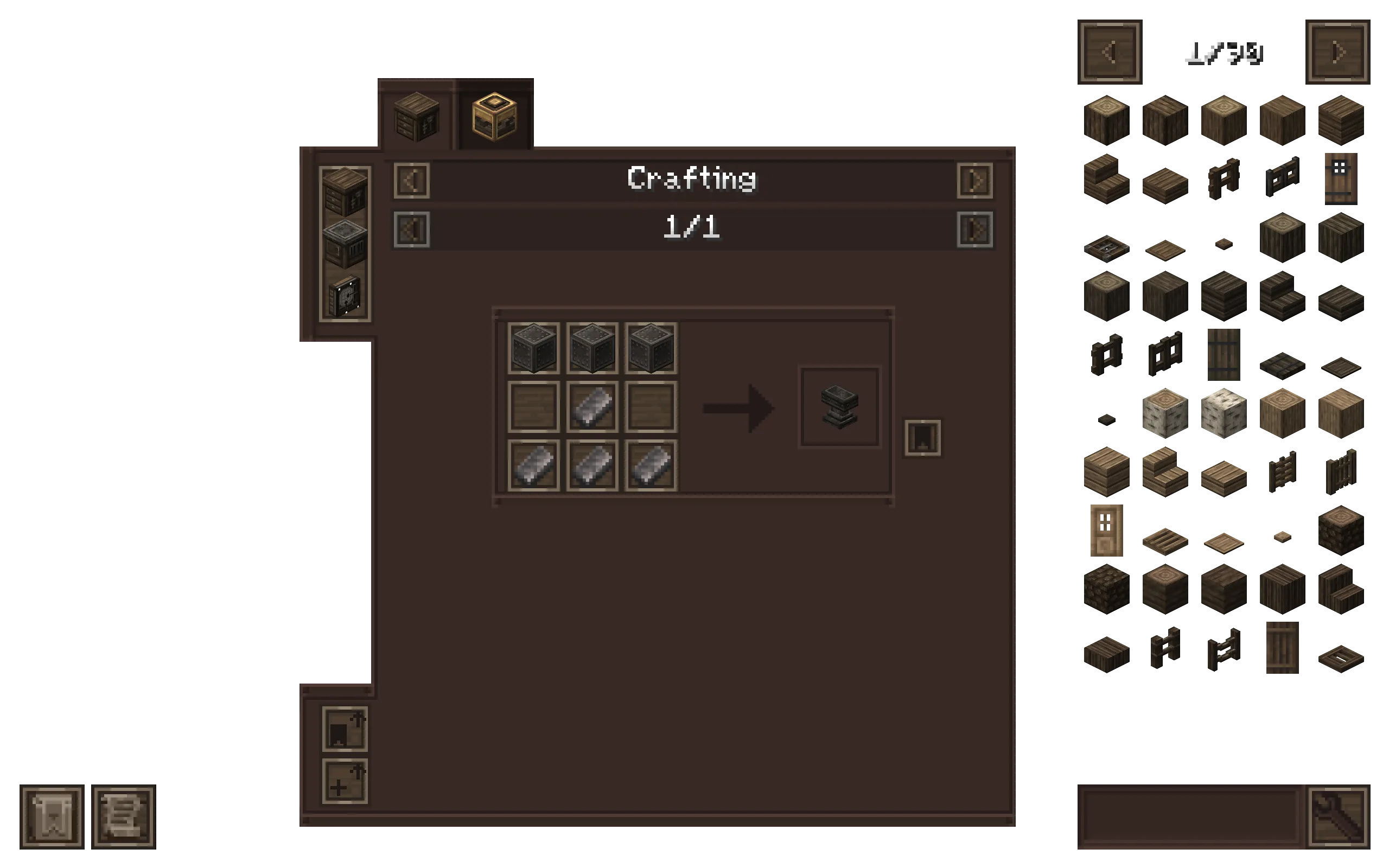The image size is (1389, 868).
Task: Select the stonecutter workstation in left sidebar
Action: point(346,244)
